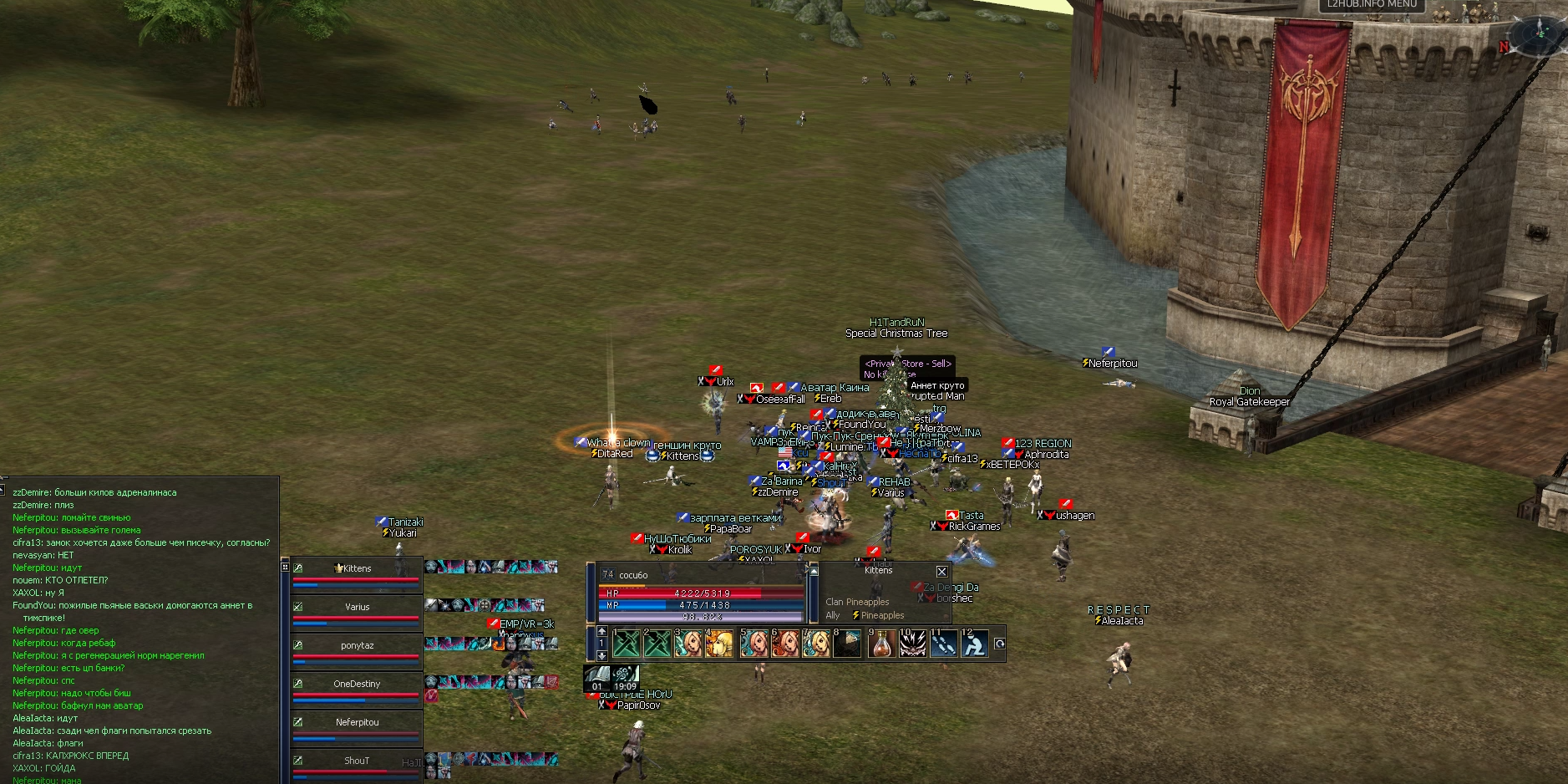Toggle the footprints walk/run action in slot 11
Image resolution: width=1568 pixels, height=784 pixels.
(x=943, y=644)
